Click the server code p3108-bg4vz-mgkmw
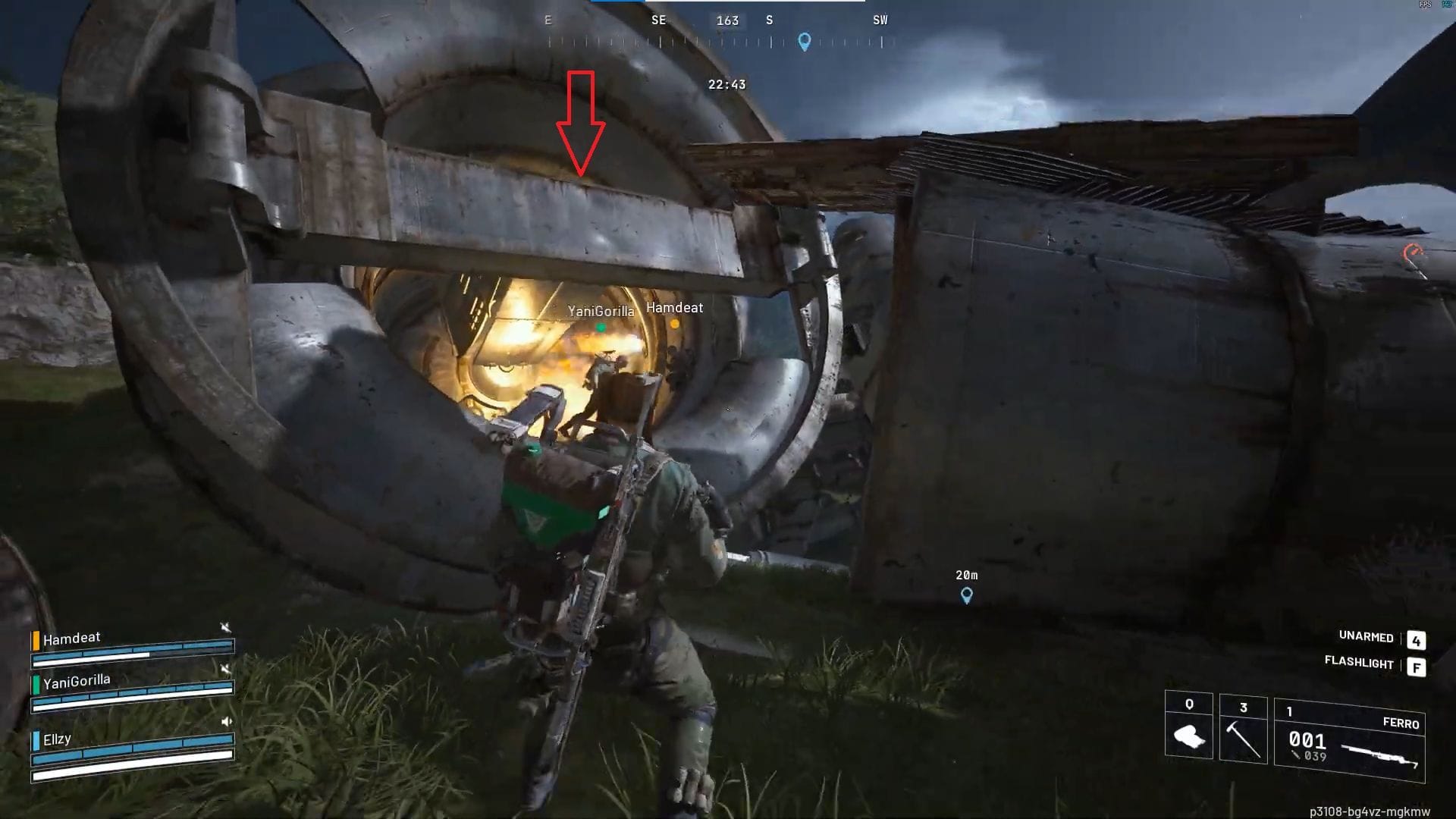Image resolution: width=1456 pixels, height=819 pixels. pos(1369,810)
